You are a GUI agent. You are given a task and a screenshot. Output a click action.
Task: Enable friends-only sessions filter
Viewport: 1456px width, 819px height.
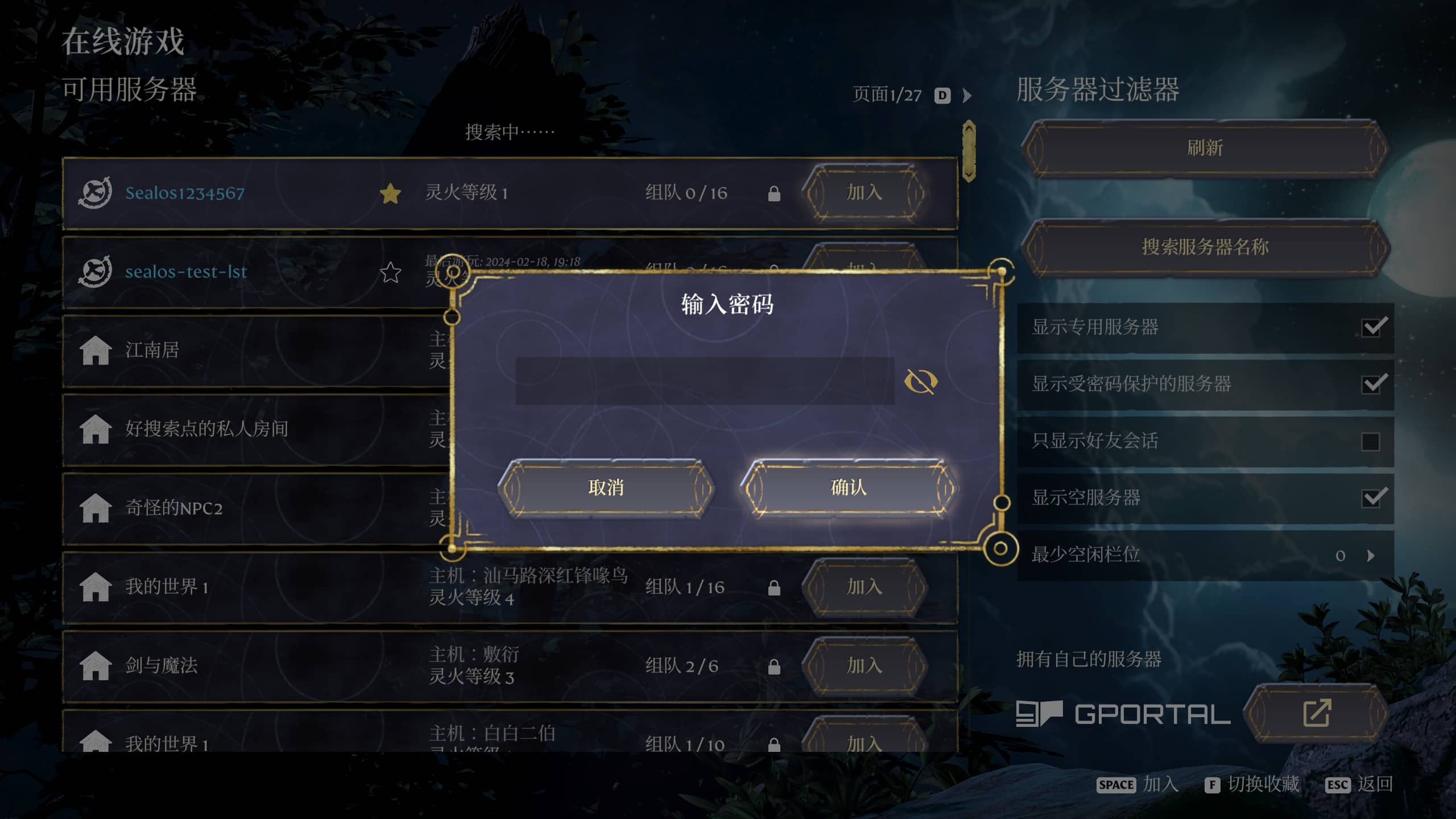point(1371,441)
